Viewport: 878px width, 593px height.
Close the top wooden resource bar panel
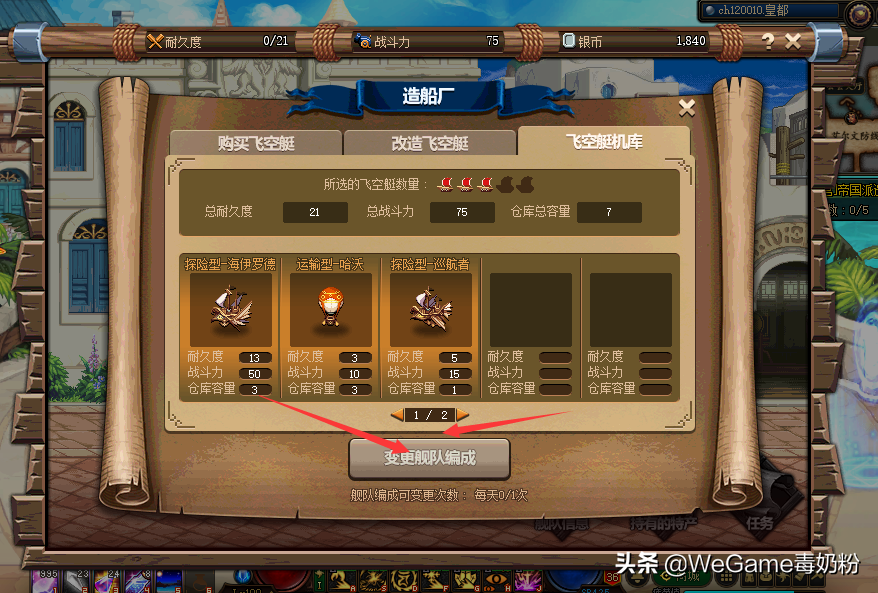coord(793,41)
